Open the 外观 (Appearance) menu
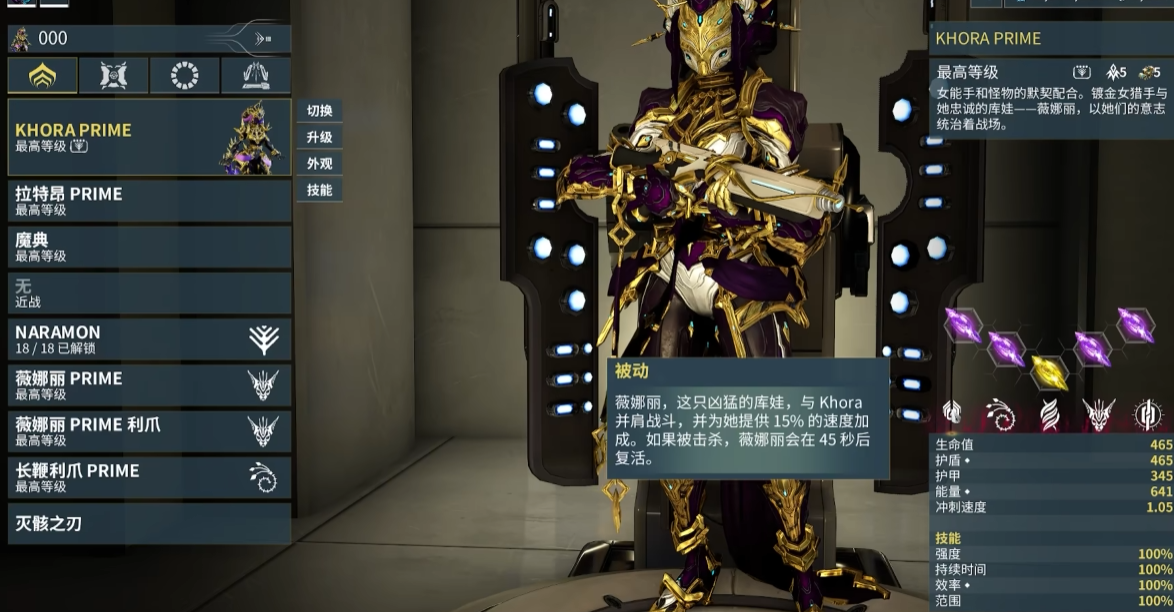 click(x=319, y=163)
